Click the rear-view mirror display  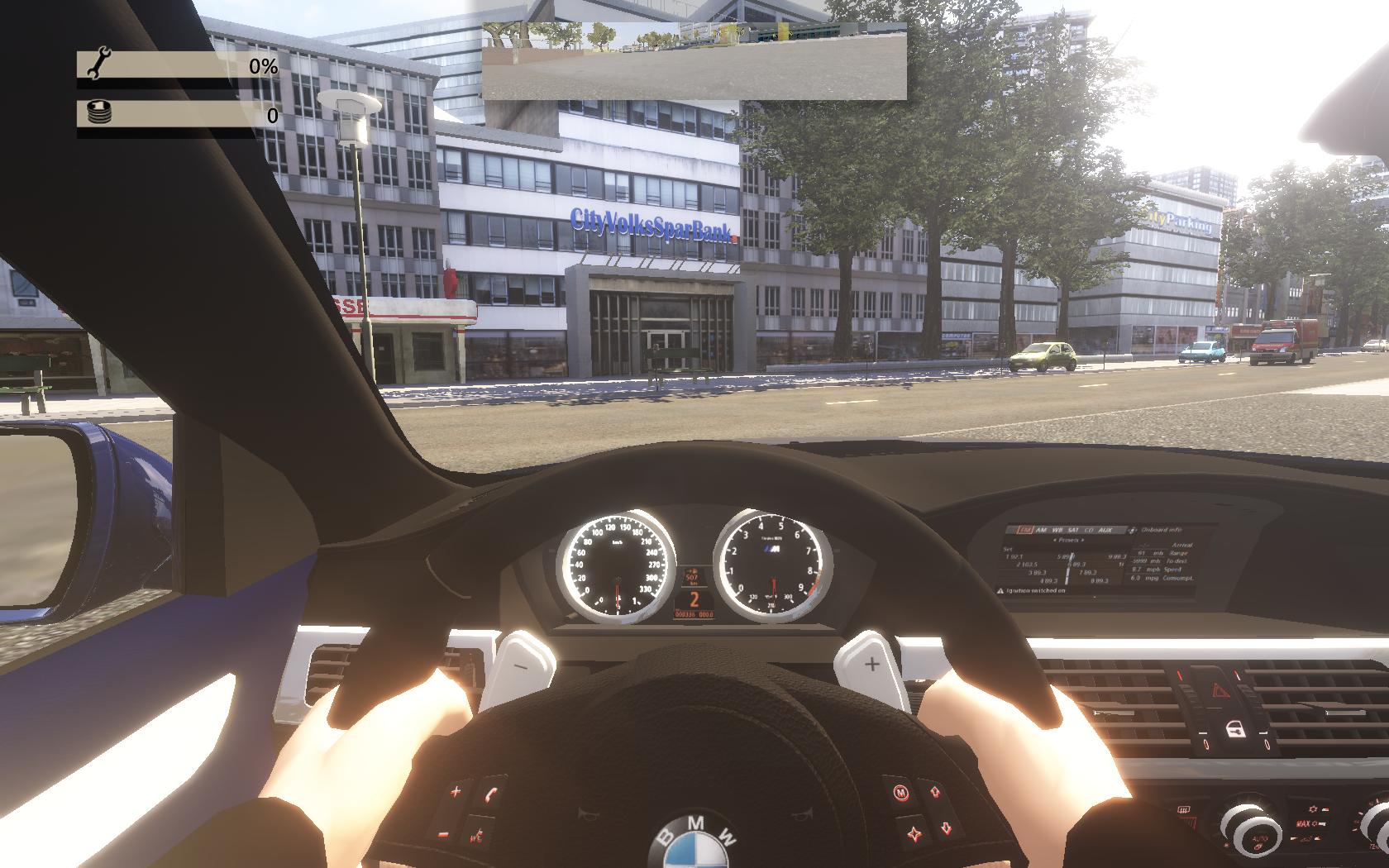[694, 61]
